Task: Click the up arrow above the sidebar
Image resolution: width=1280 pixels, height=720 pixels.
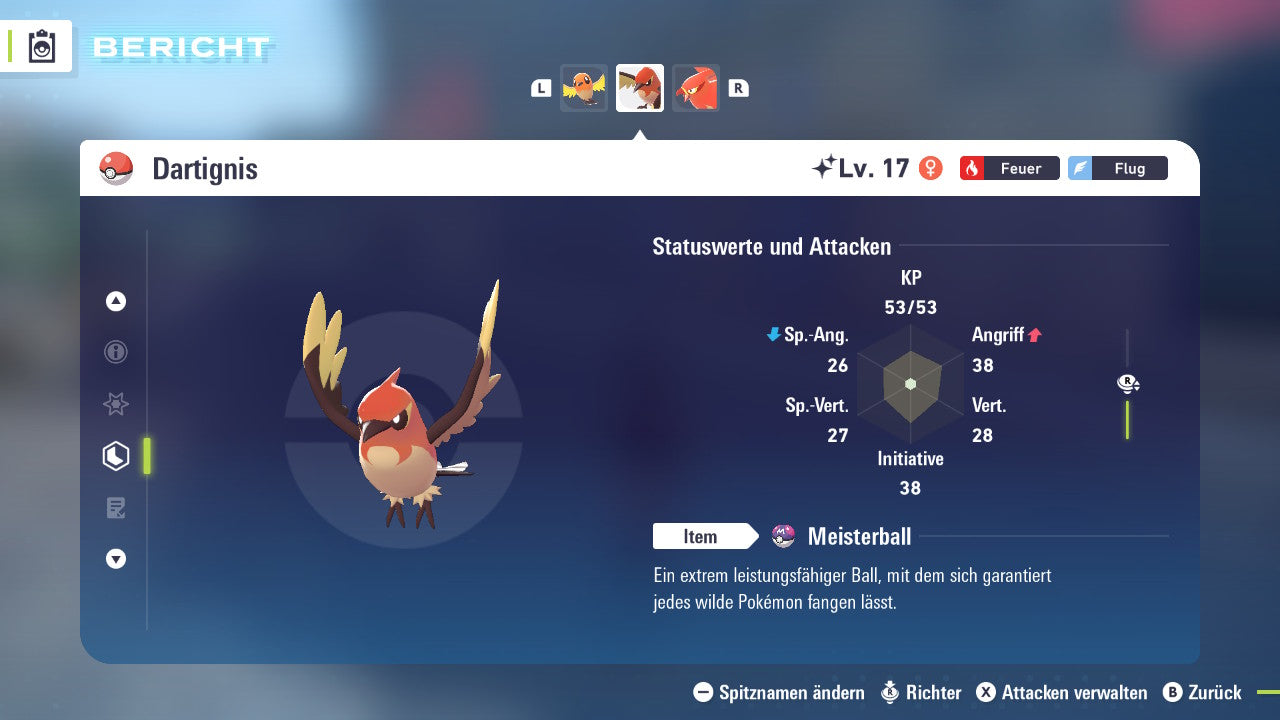Action: click(x=116, y=301)
